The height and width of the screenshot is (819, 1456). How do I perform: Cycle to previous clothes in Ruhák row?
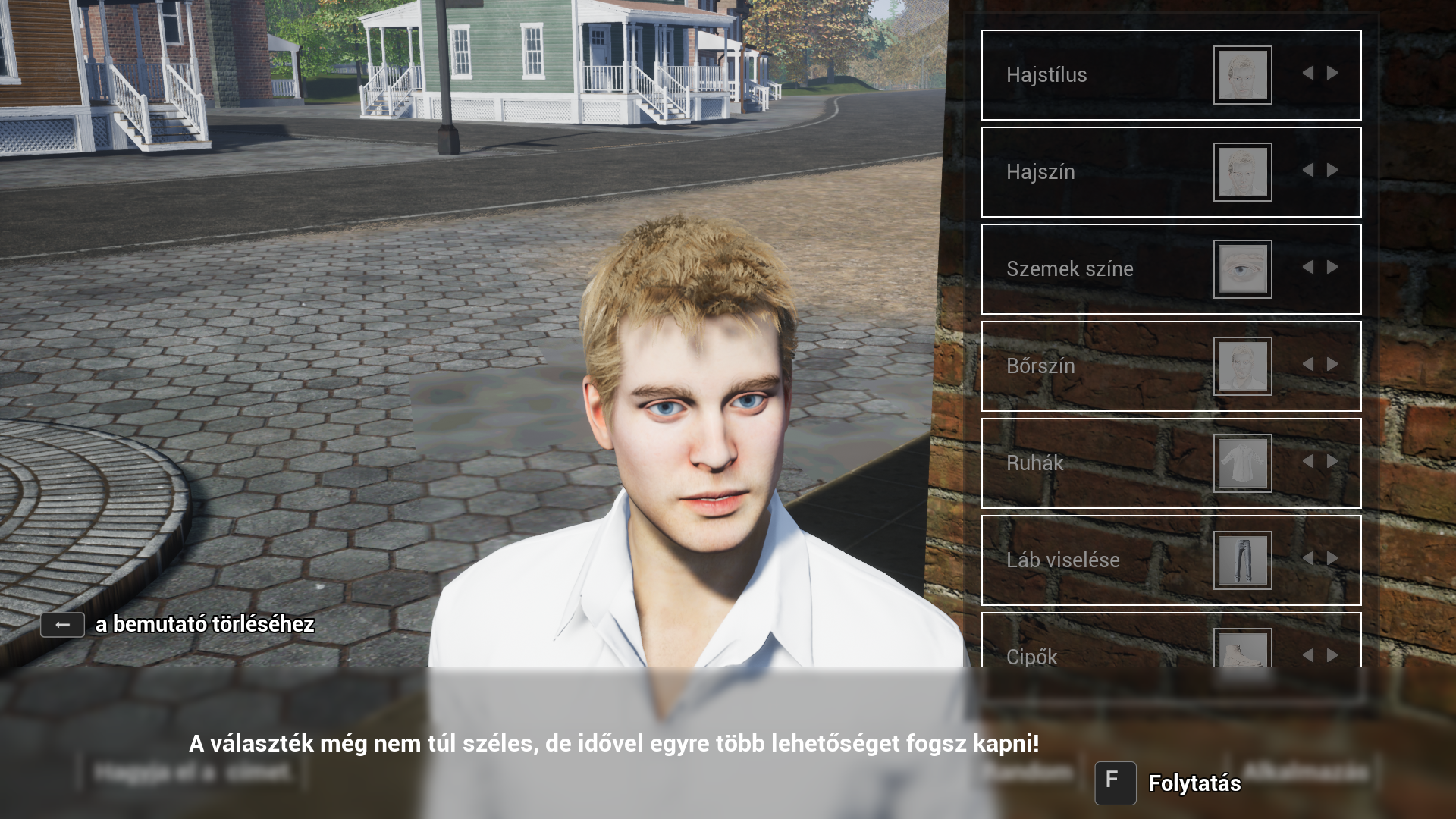1308,462
